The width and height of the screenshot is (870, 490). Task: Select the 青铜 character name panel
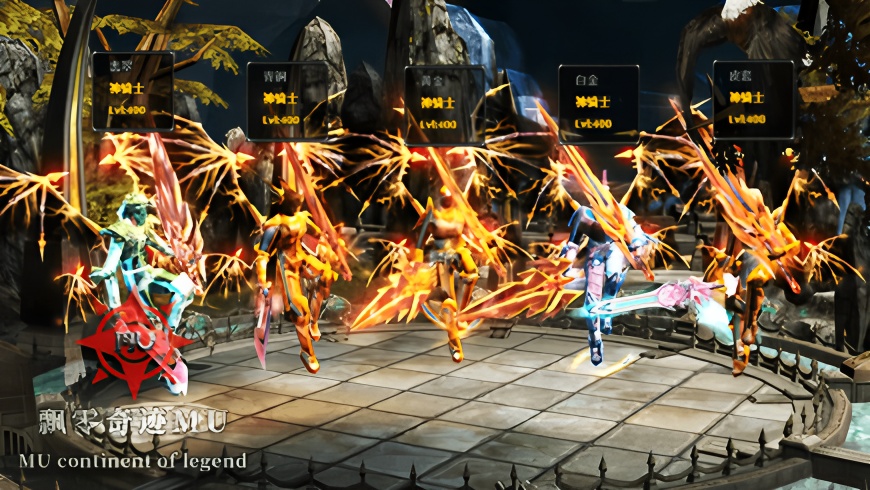(x=287, y=100)
